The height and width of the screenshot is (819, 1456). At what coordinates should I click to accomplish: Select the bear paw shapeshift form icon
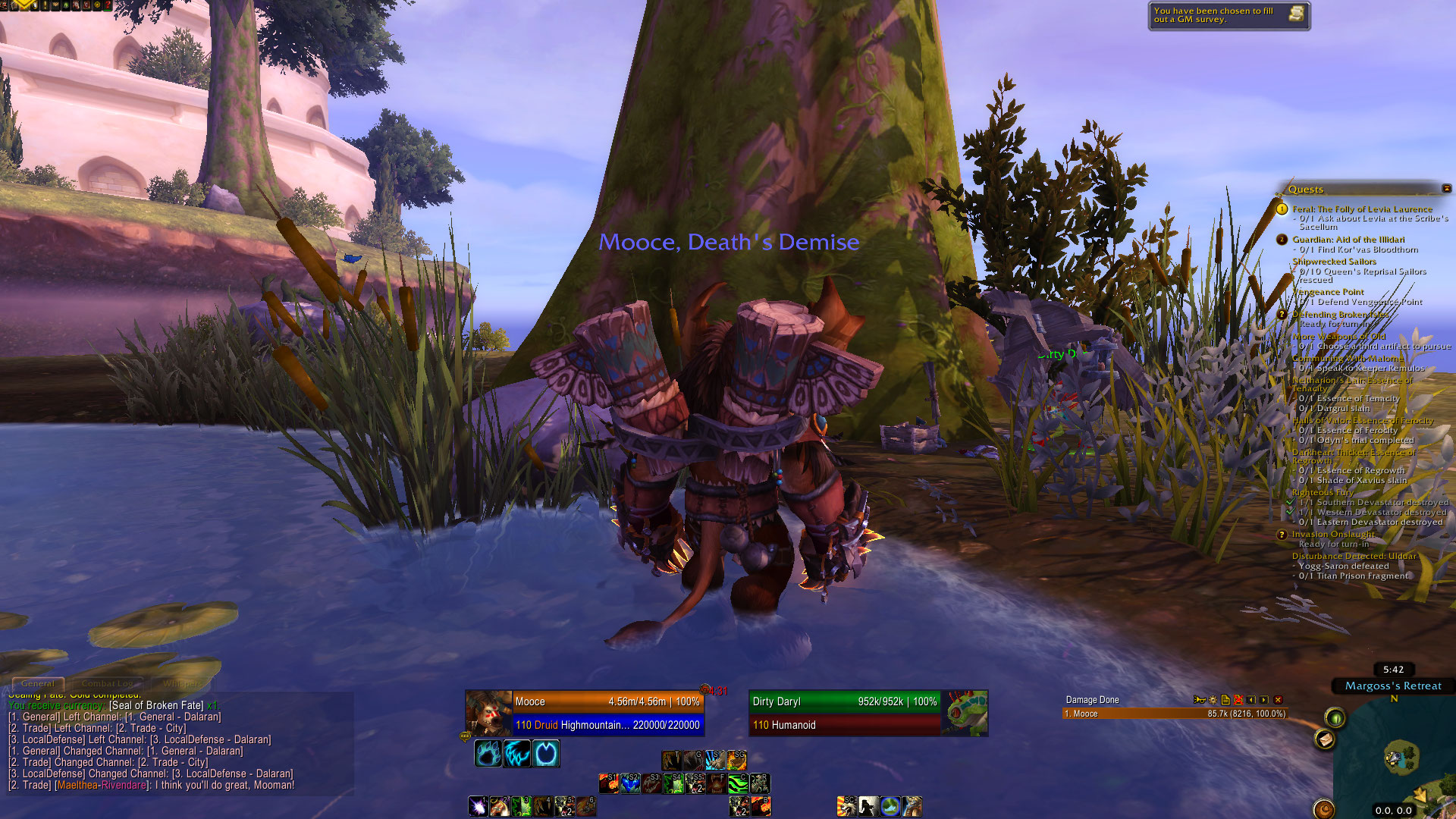tap(488, 754)
